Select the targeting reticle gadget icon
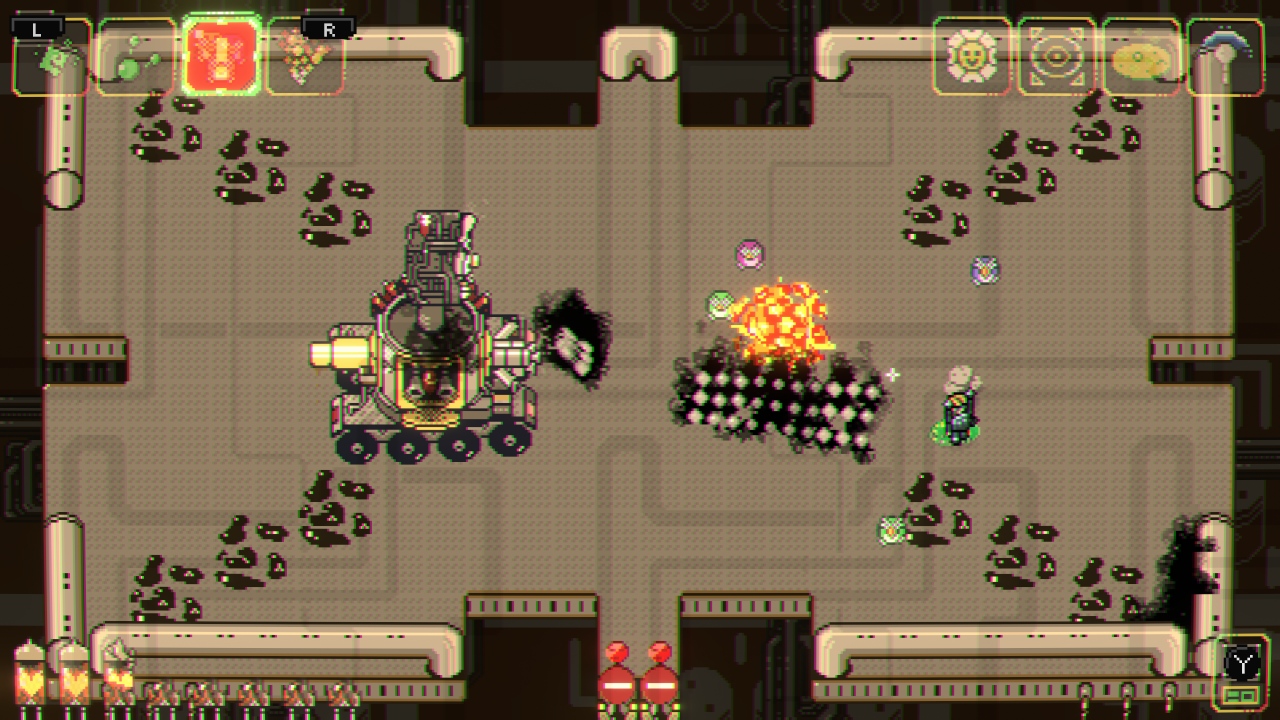The width and height of the screenshot is (1280, 720). [x=1057, y=57]
